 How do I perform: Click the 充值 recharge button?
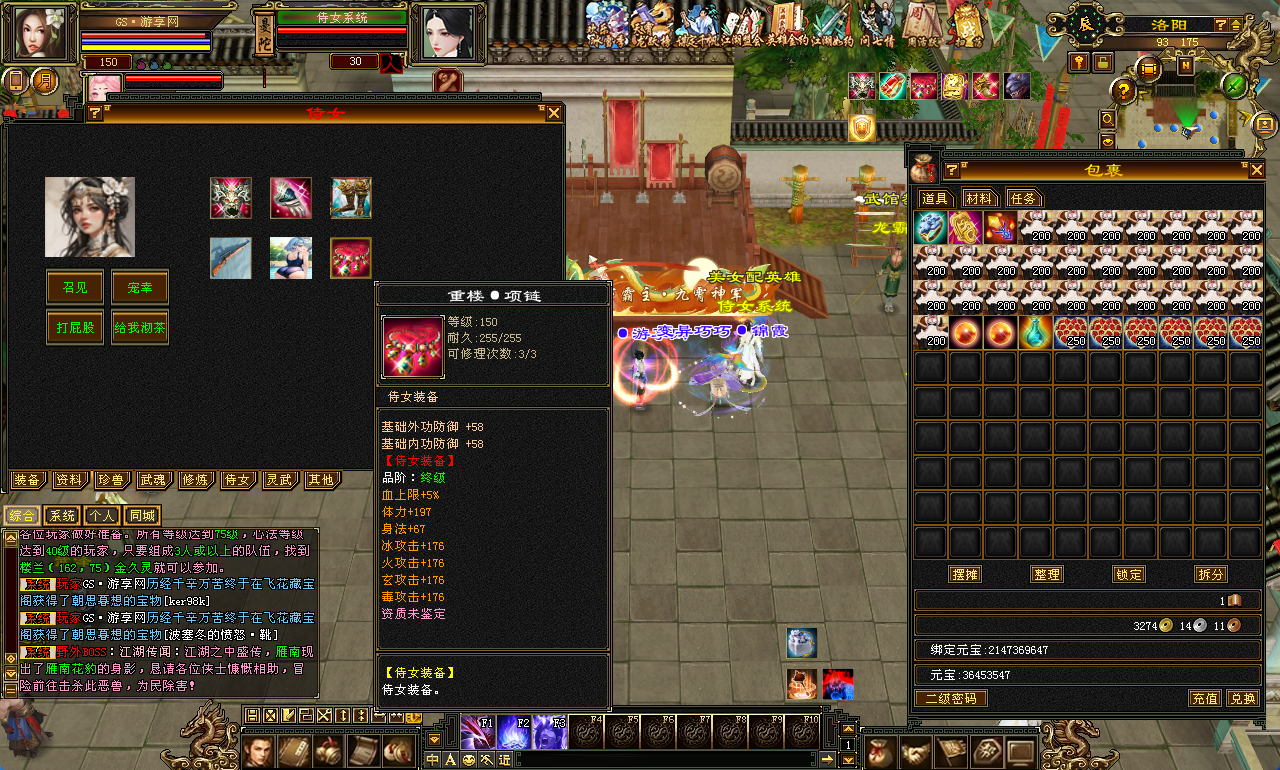point(1204,698)
